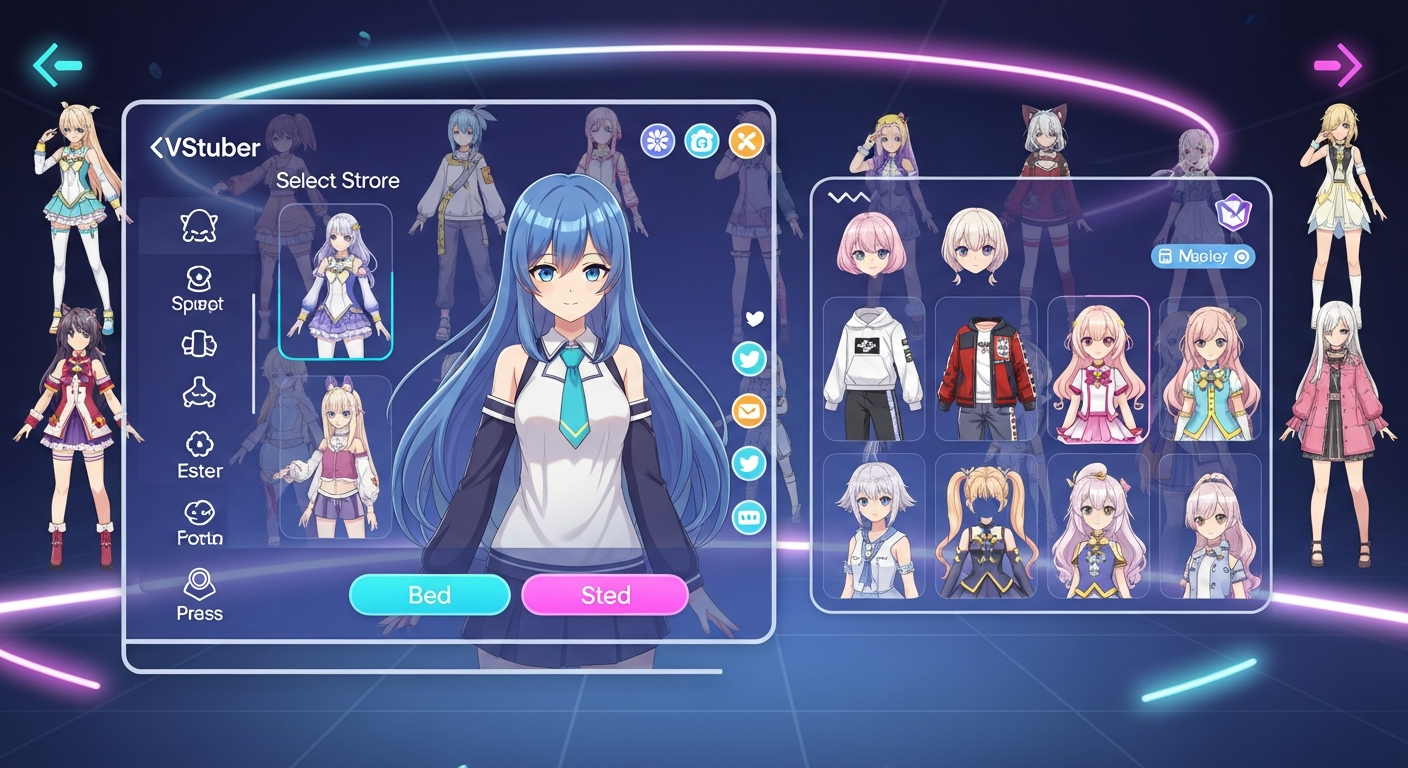Click the cyan Bed button
1408x768 pixels.
(429, 595)
